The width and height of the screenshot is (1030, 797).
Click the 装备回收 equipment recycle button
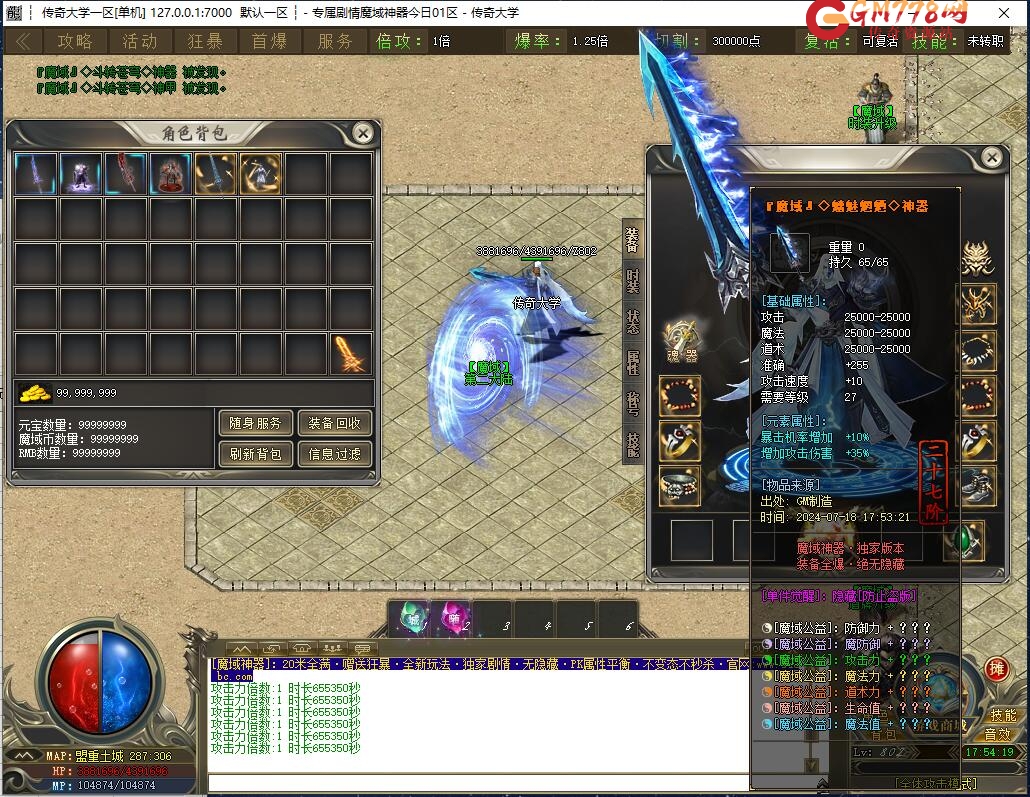tap(335, 423)
